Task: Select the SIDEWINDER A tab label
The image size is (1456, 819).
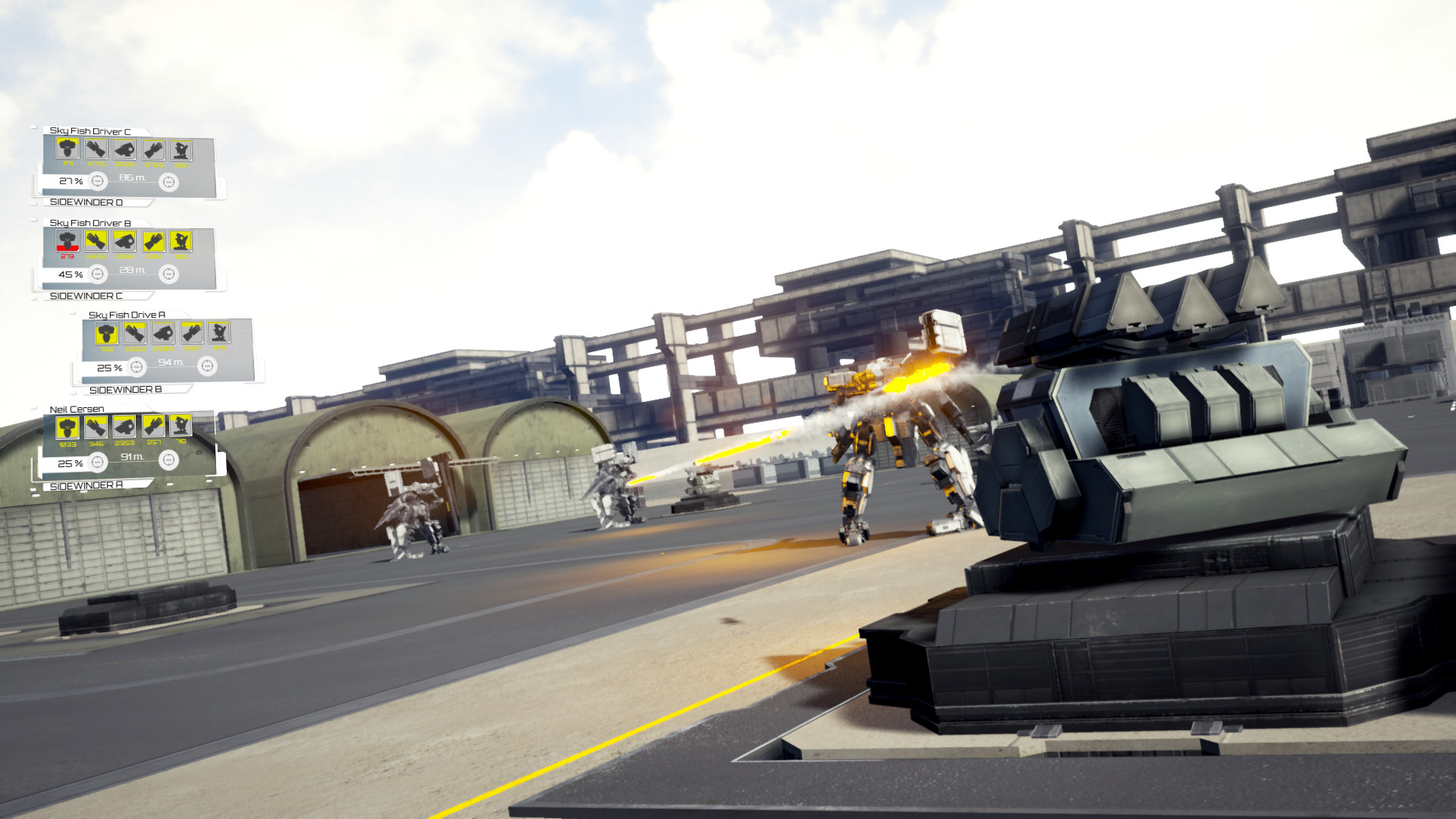Action: [x=87, y=485]
